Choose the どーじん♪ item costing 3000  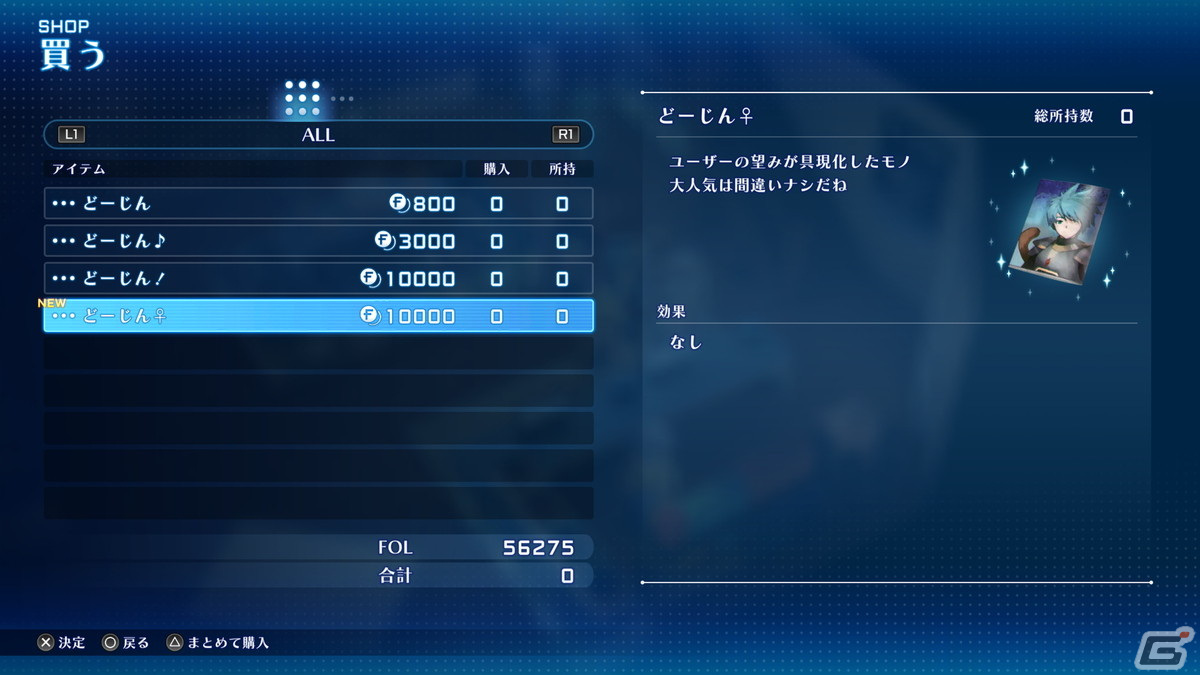pos(318,241)
